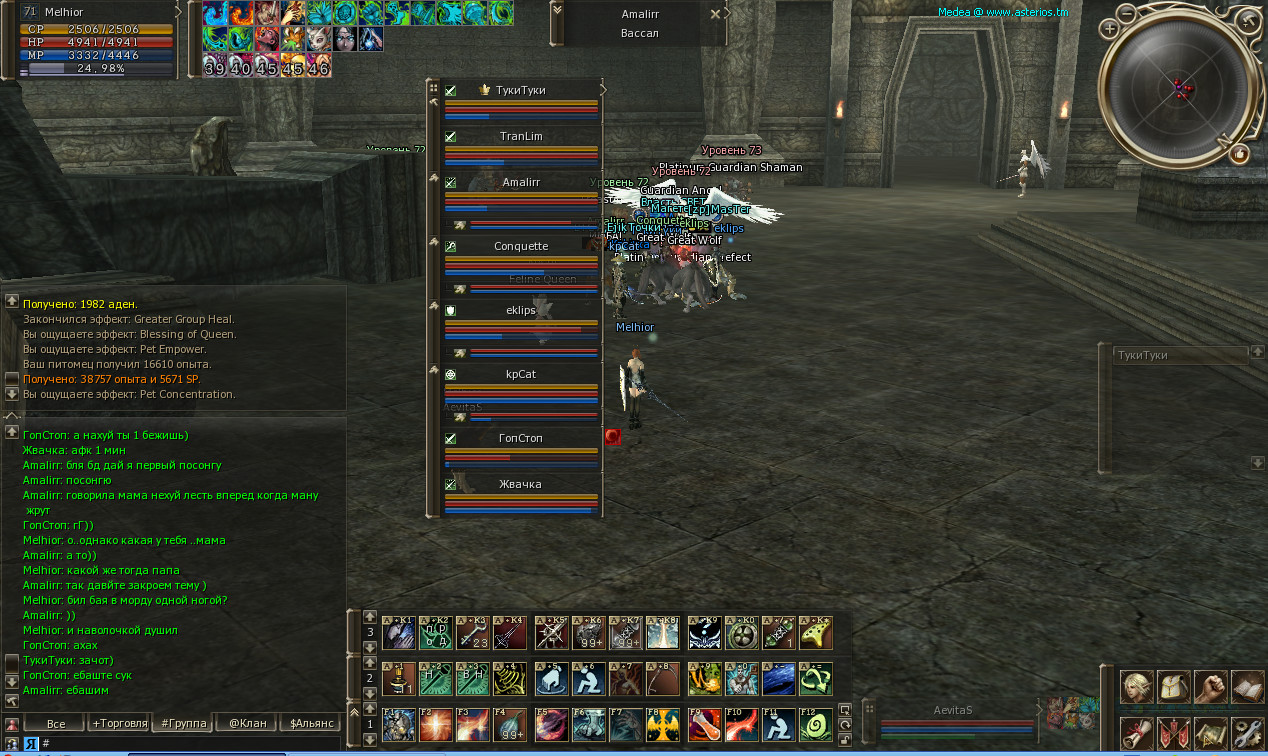Open the world map icon

1210,732
